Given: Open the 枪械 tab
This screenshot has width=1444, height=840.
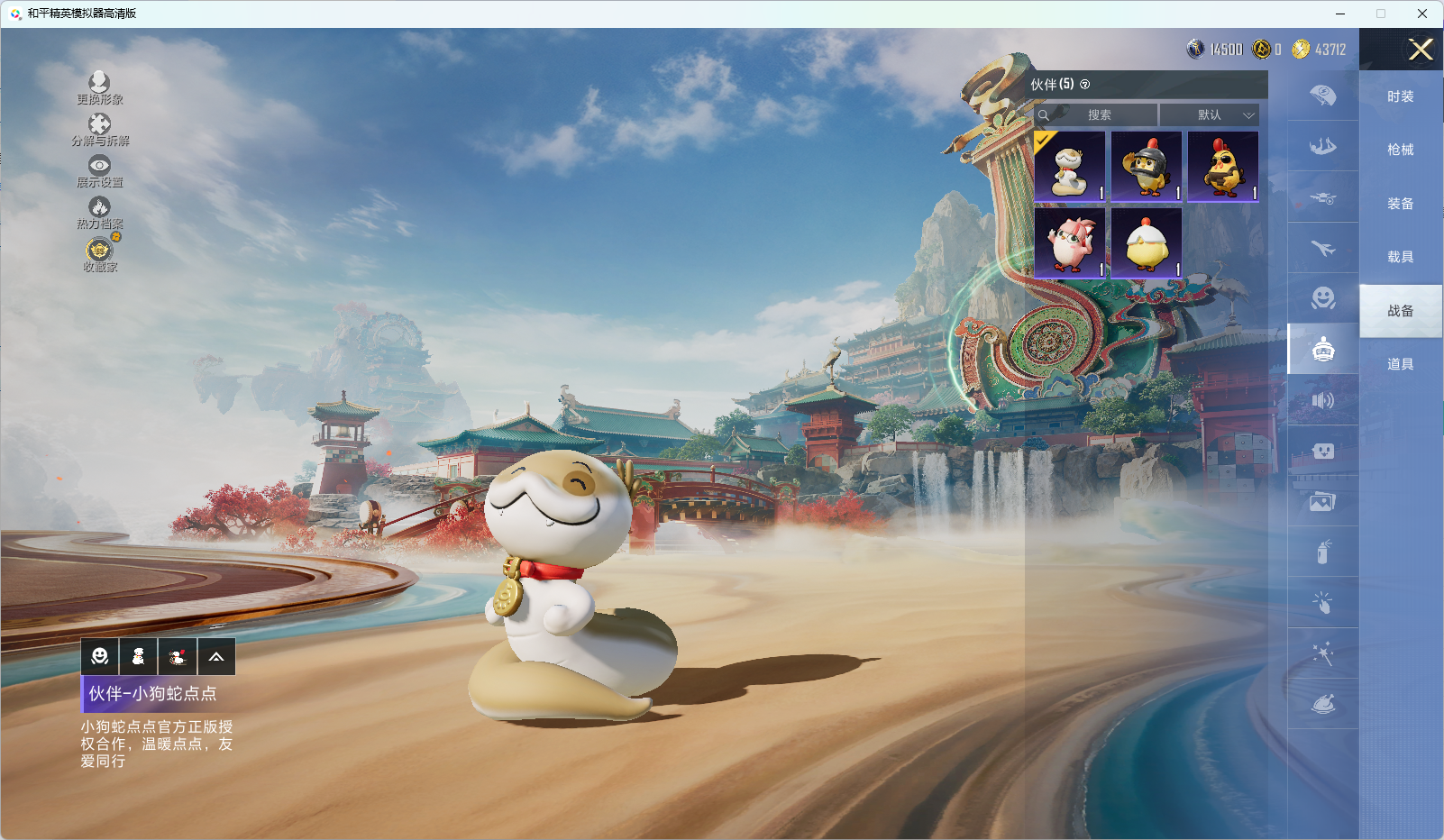Looking at the screenshot, I should coord(1400,150).
